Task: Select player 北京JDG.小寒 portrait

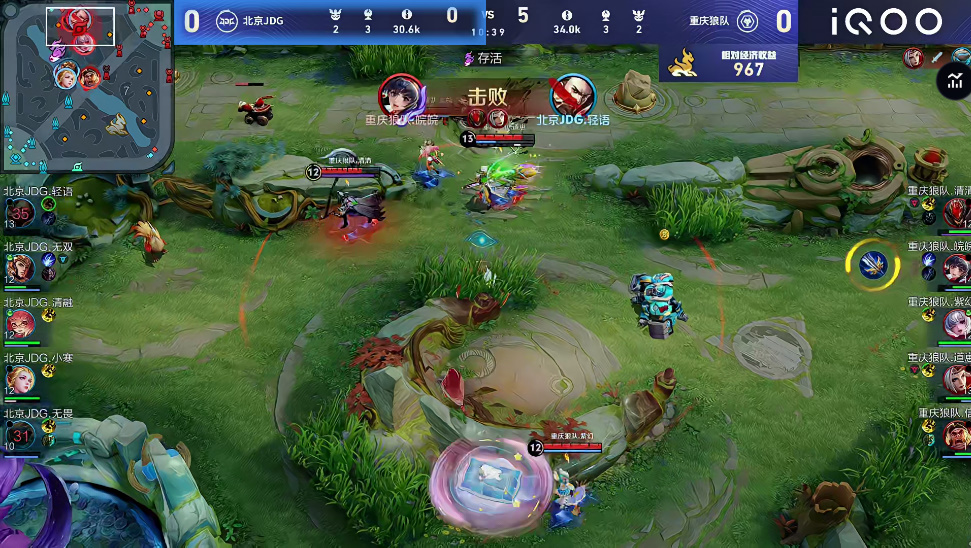Action: 20,378
